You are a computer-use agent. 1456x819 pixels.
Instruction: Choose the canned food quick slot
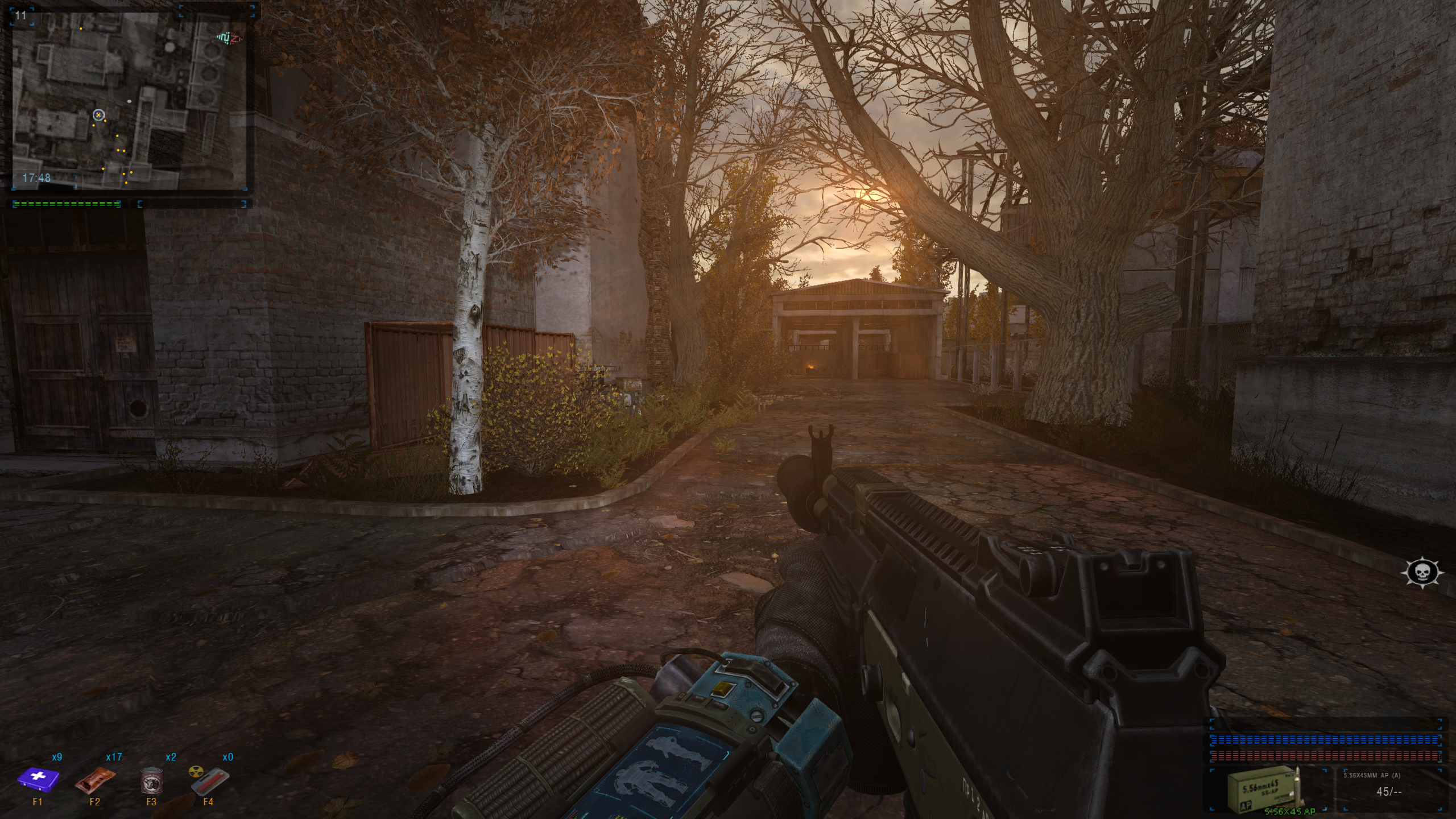pos(151,779)
